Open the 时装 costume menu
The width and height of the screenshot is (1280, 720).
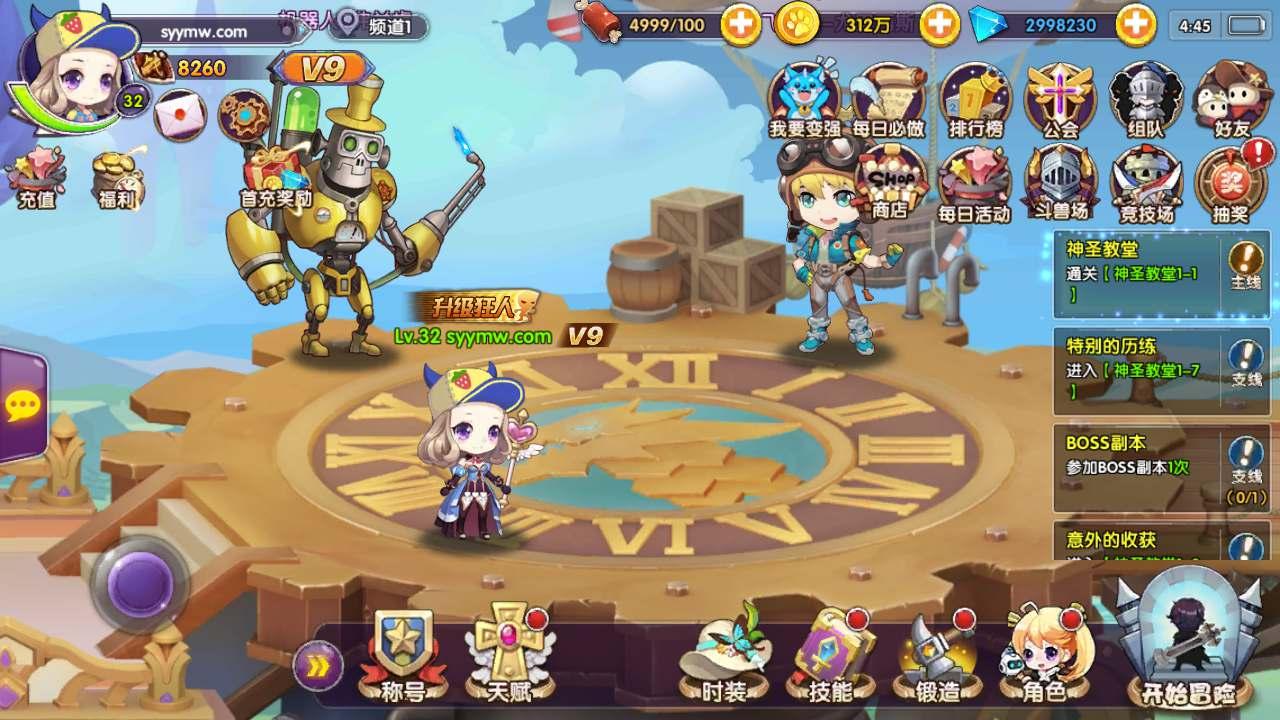[x=724, y=655]
